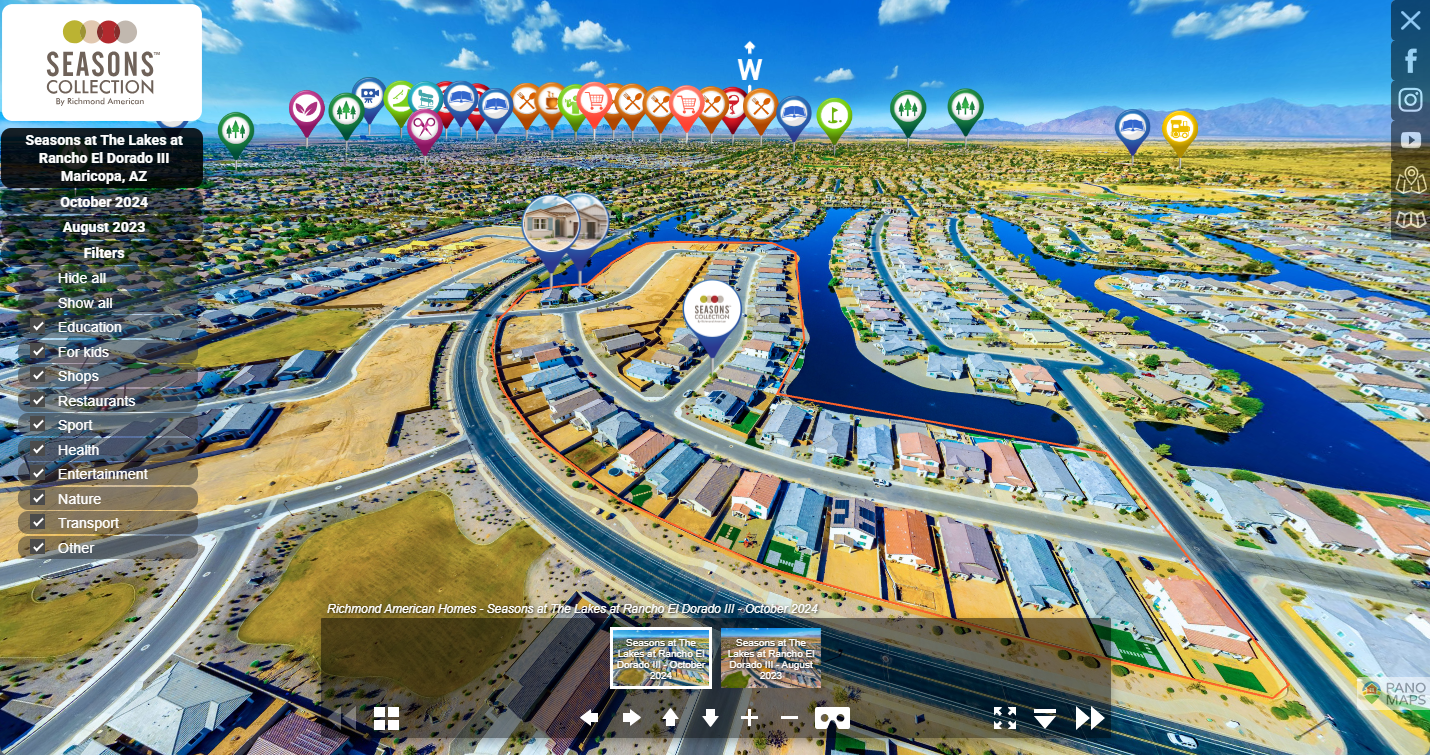
Task: Open the Instagram page link
Action: click(1410, 100)
